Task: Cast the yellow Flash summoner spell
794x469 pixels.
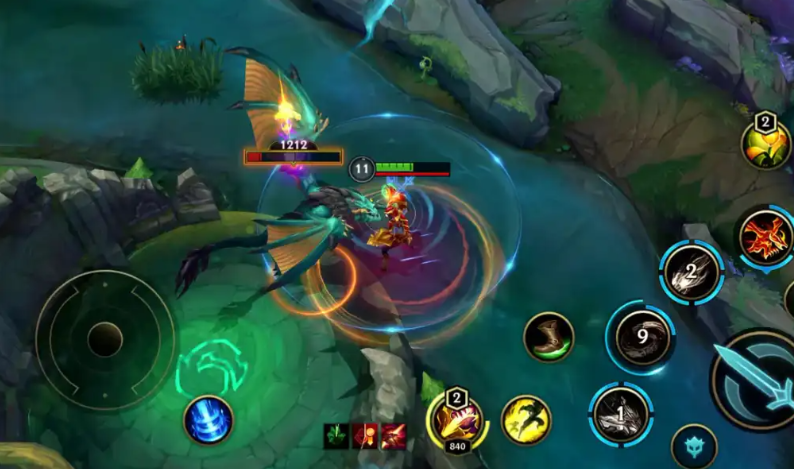Action: coord(526,420)
